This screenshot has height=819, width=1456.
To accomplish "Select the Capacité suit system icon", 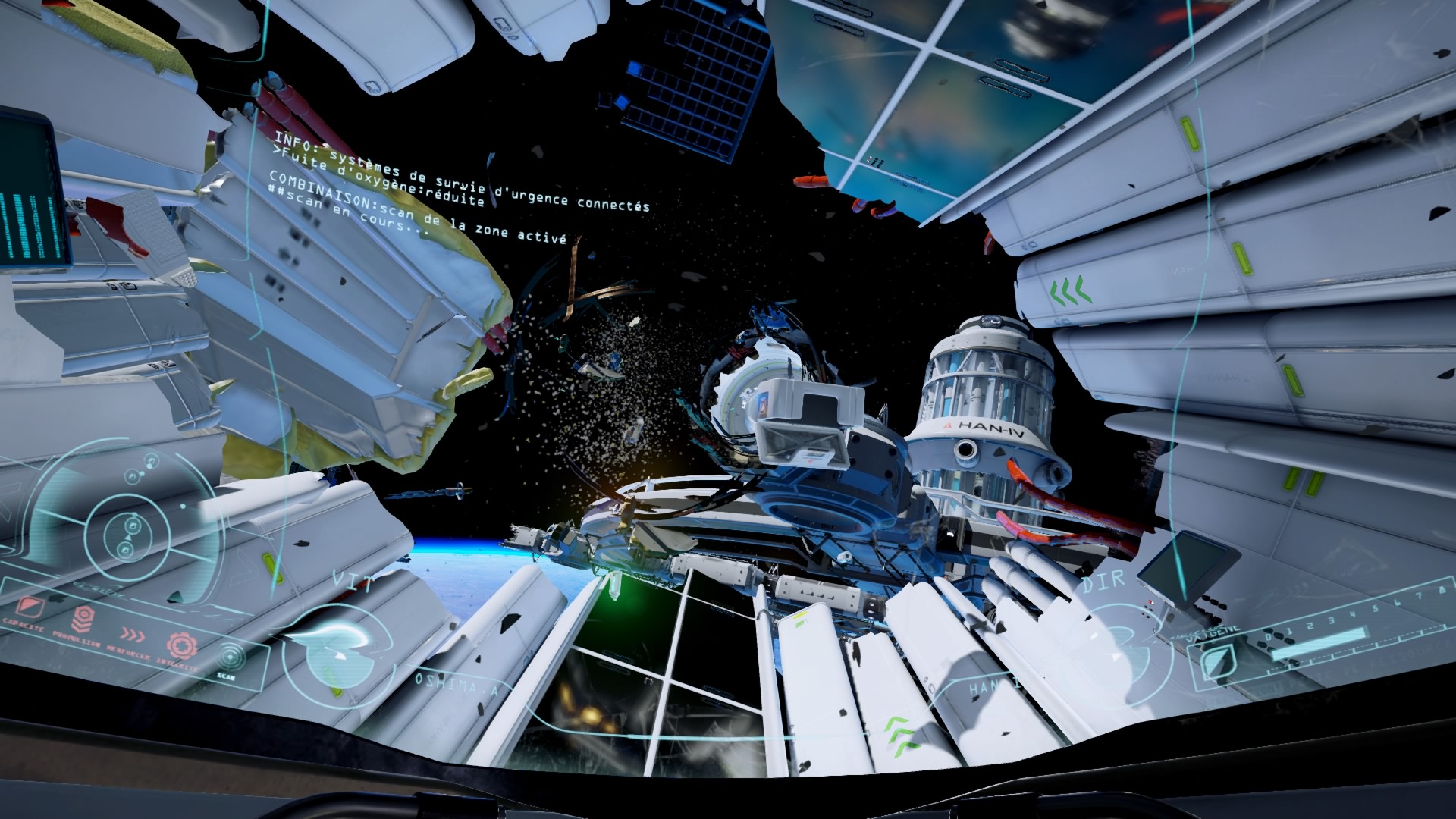I will (x=28, y=606).
